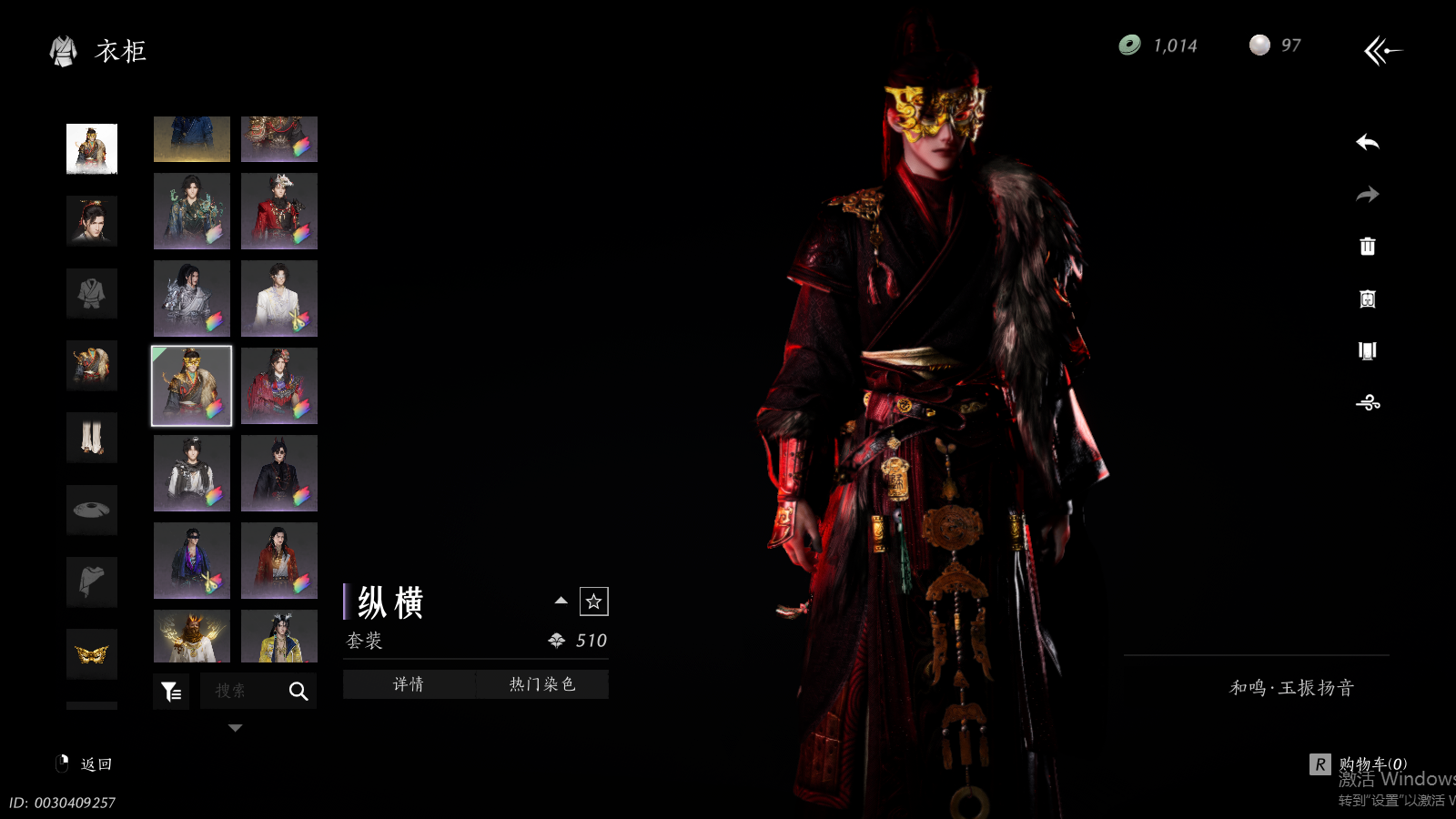This screenshot has width=1456, height=819.
Task: Choose the selected golden-mask outfit thumbnail
Action: click(x=192, y=386)
